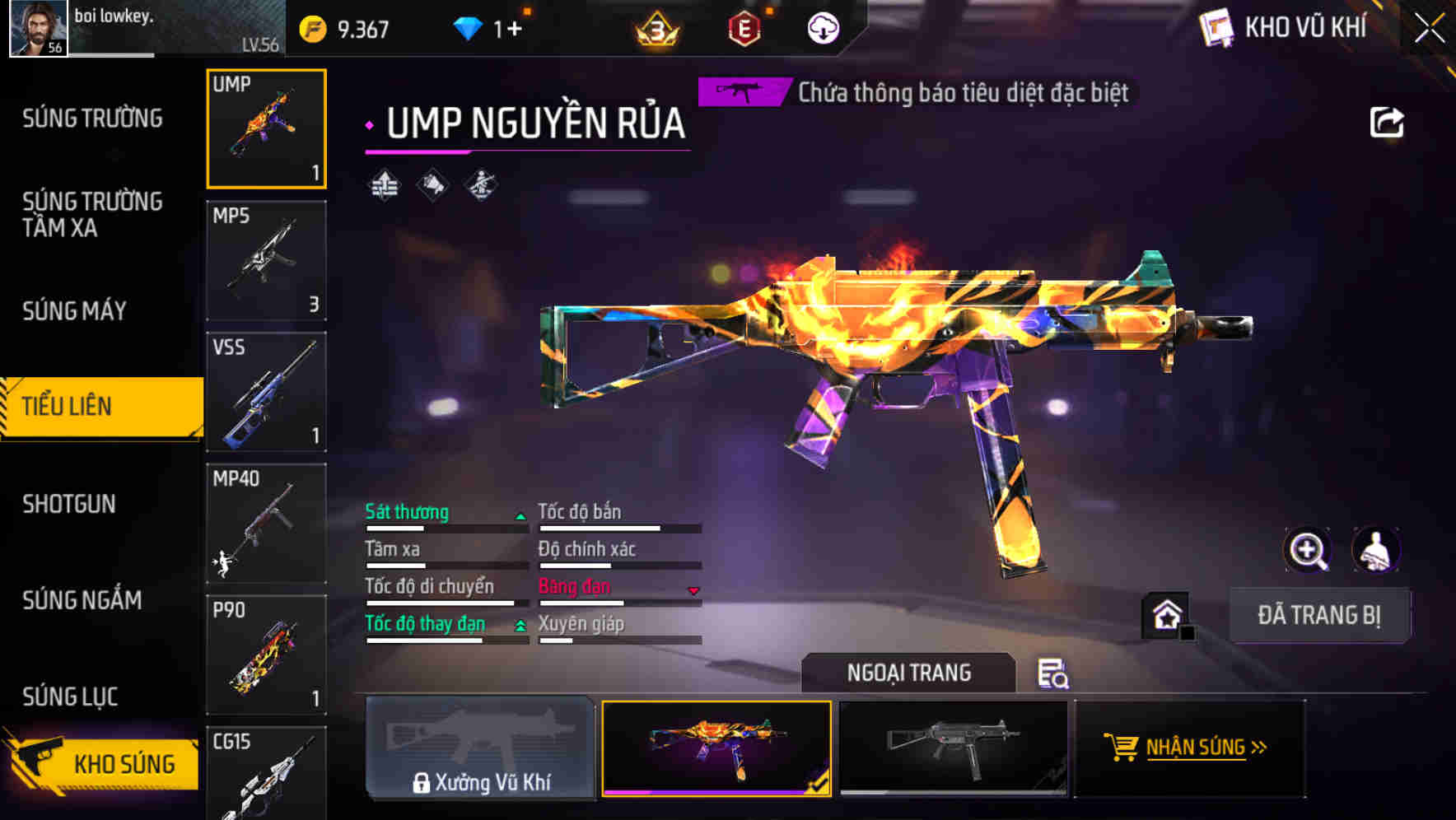1456x820 pixels.
Task: Open the Shotgun weapon category
Action: pyautogui.click(x=69, y=504)
